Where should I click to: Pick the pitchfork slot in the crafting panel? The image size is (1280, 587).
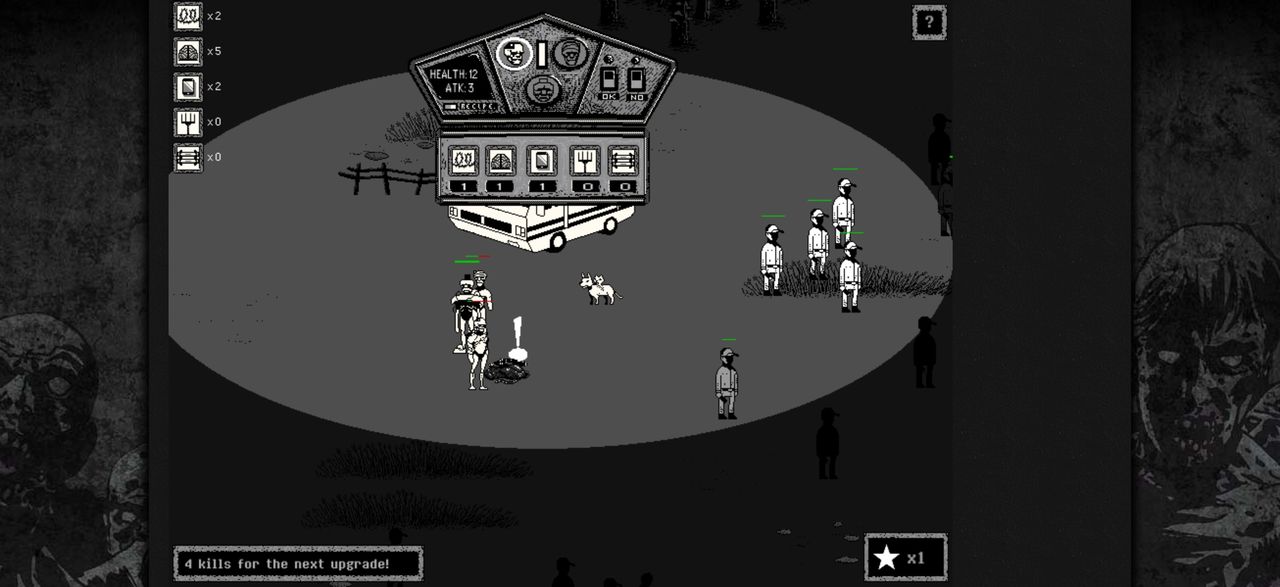point(584,160)
